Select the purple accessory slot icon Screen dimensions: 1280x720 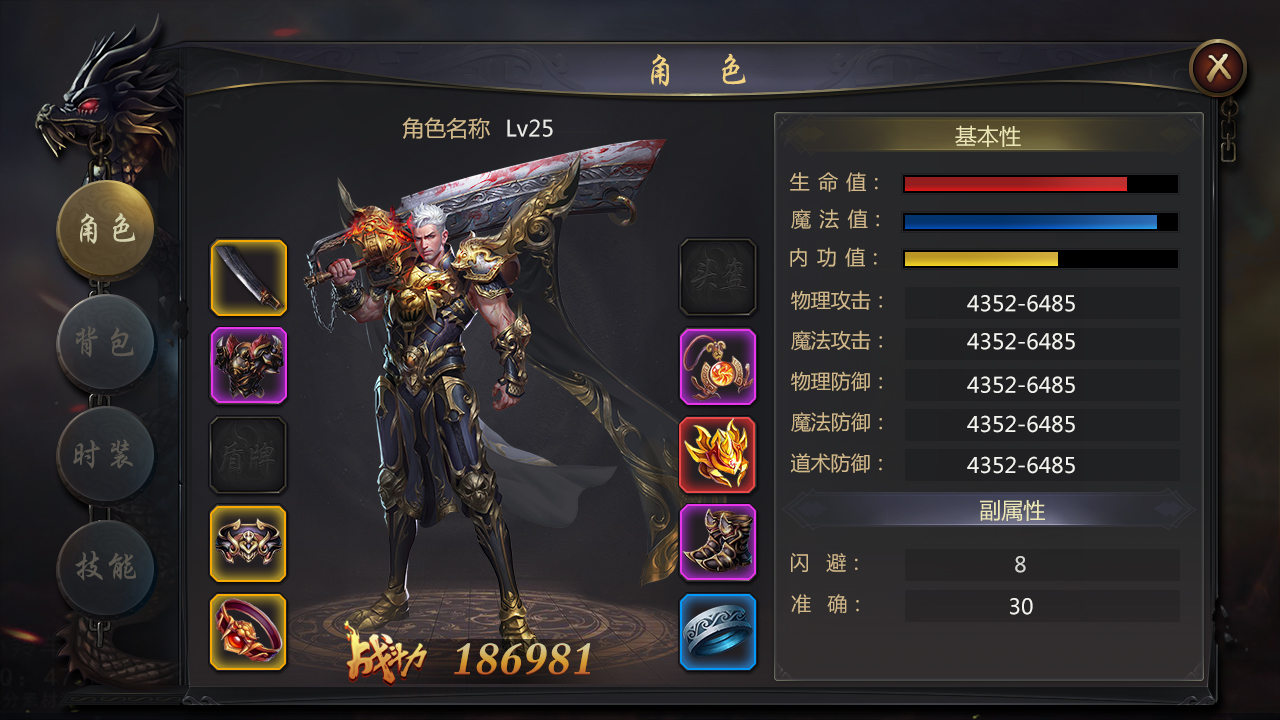click(717, 366)
